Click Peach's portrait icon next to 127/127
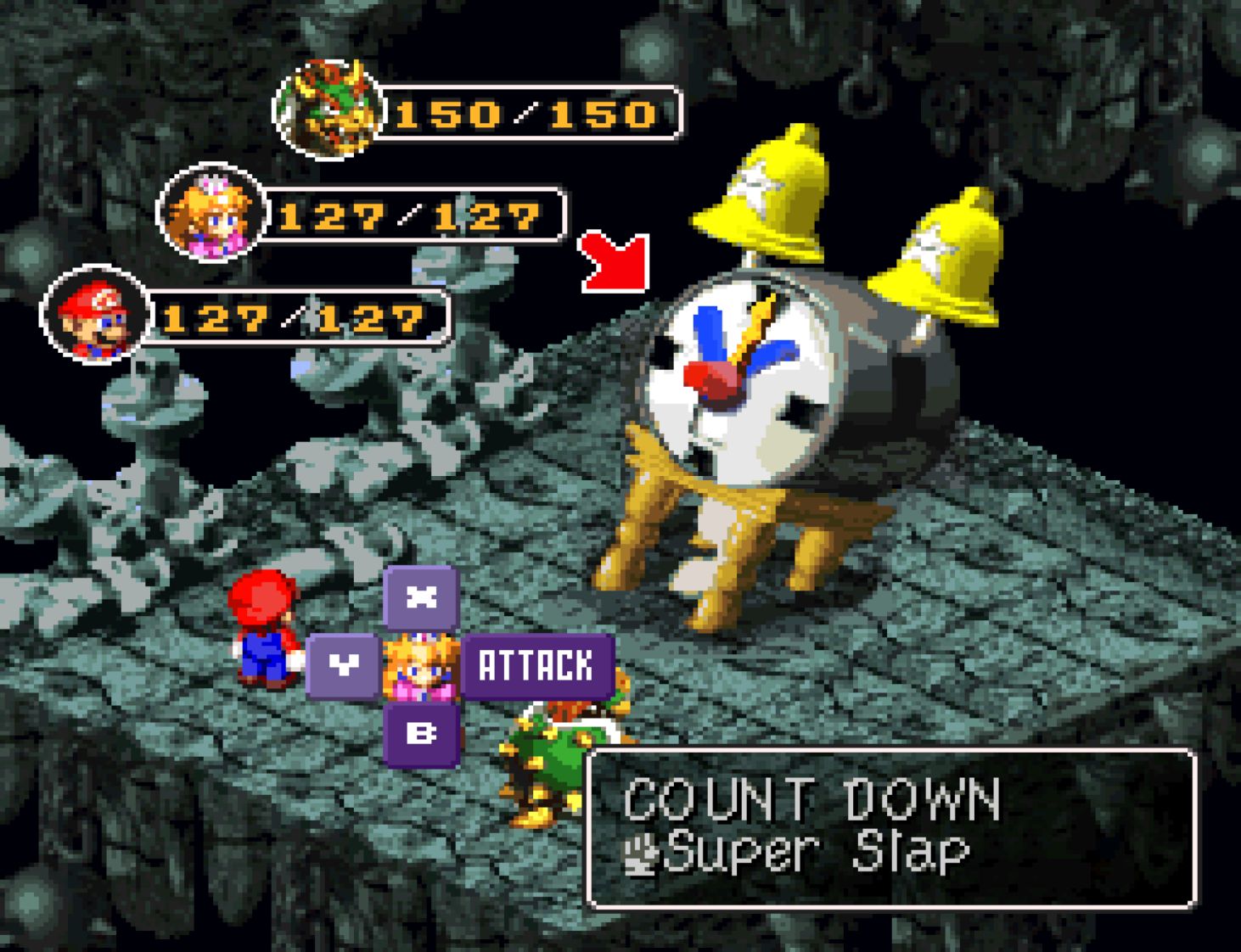Screen dimensions: 1241x952 tap(216, 213)
